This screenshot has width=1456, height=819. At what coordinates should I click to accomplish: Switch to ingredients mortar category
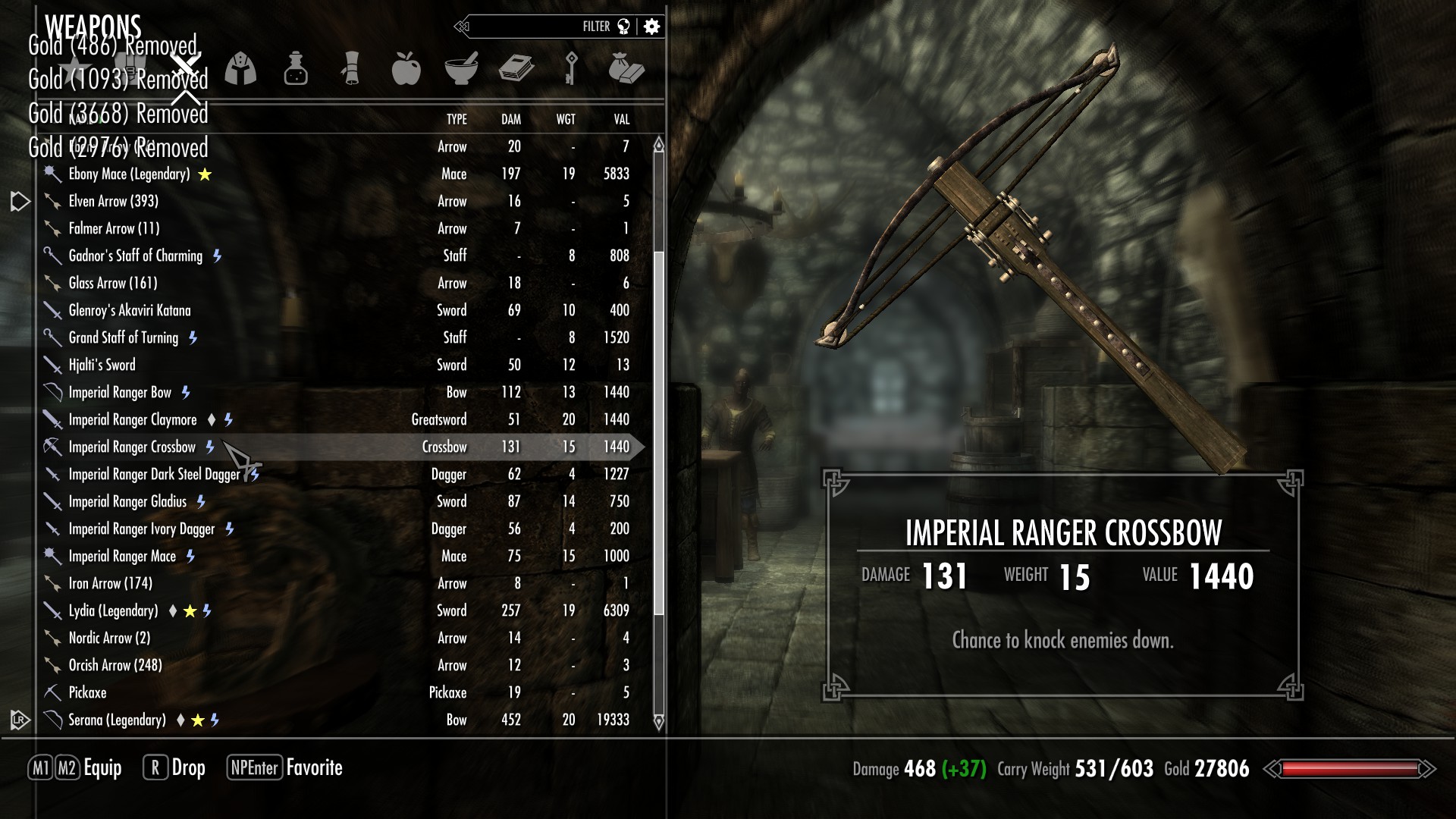tap(461, 69)
